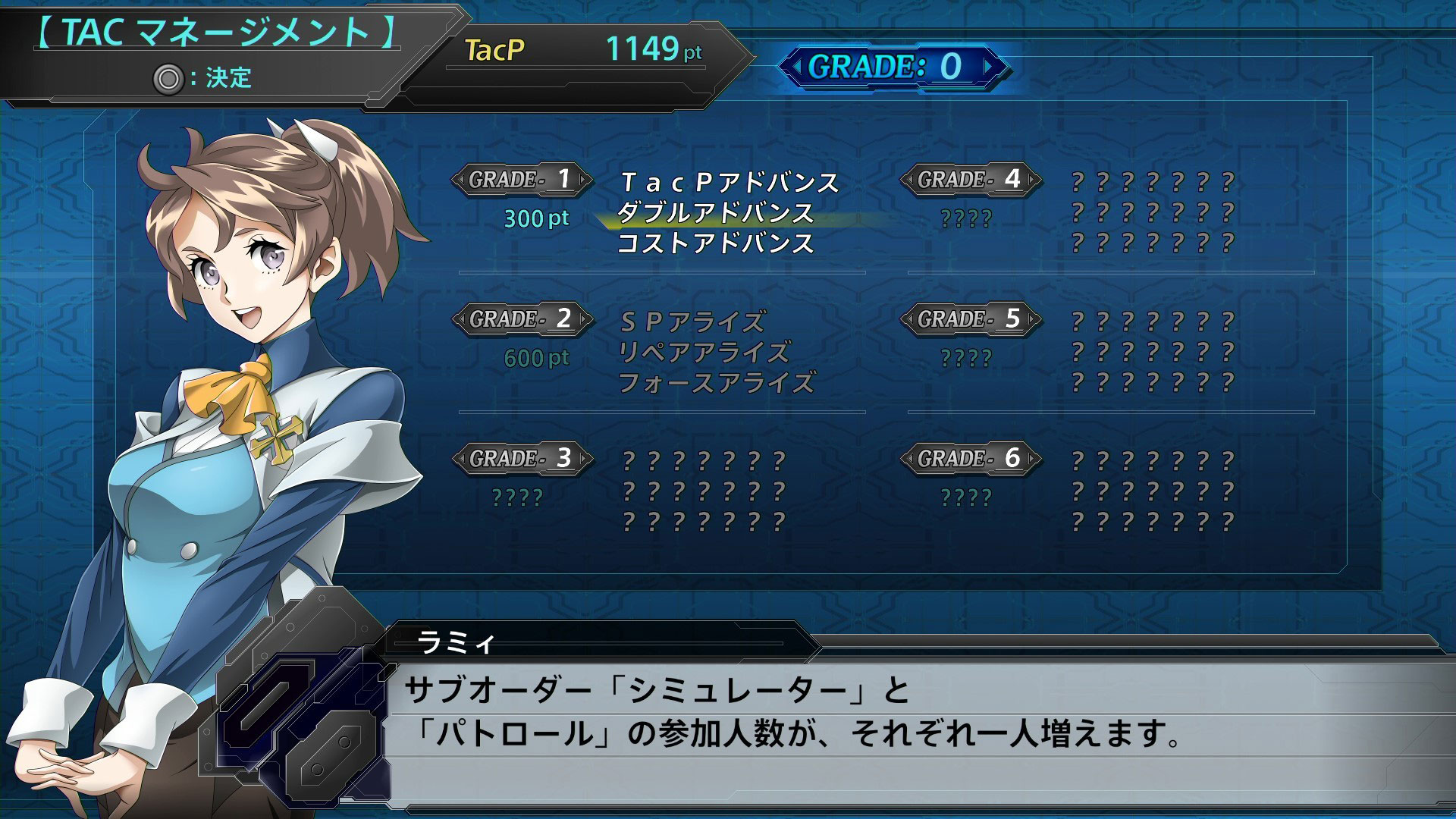Click the right arrow on GRADE: 0 indicator
This screenshot has width=1456, height=819.
point(989,67)
